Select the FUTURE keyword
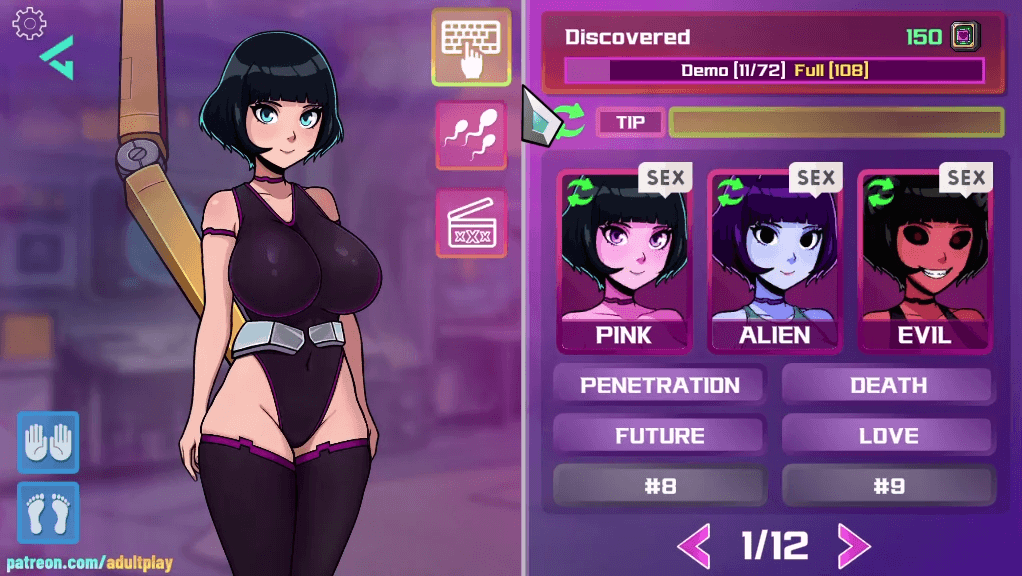 660,435
